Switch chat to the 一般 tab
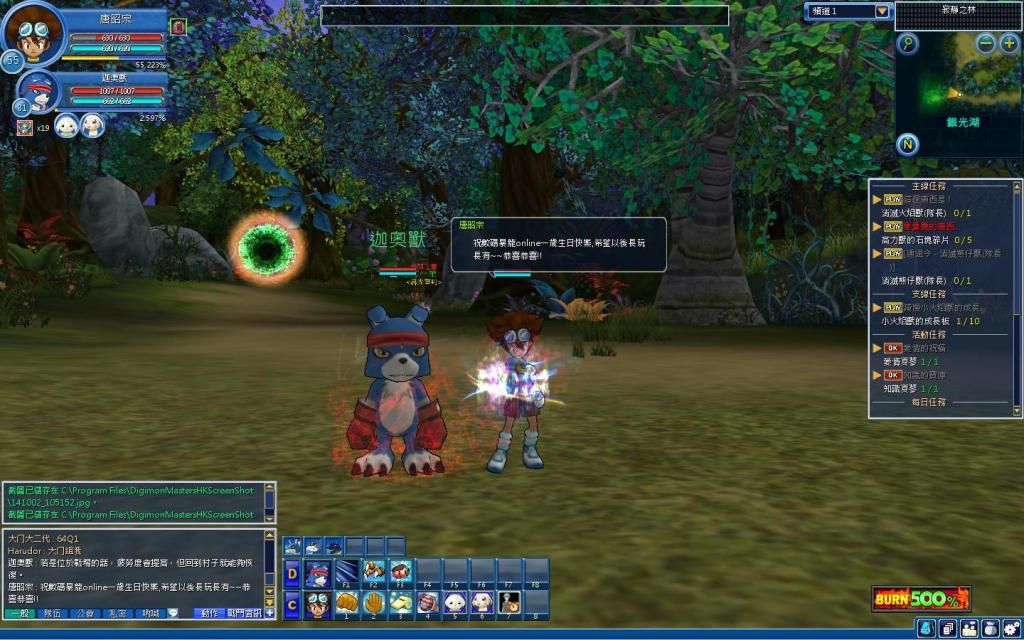The height and width of the screenshot is (640, 1024). (x=19, y=612)
